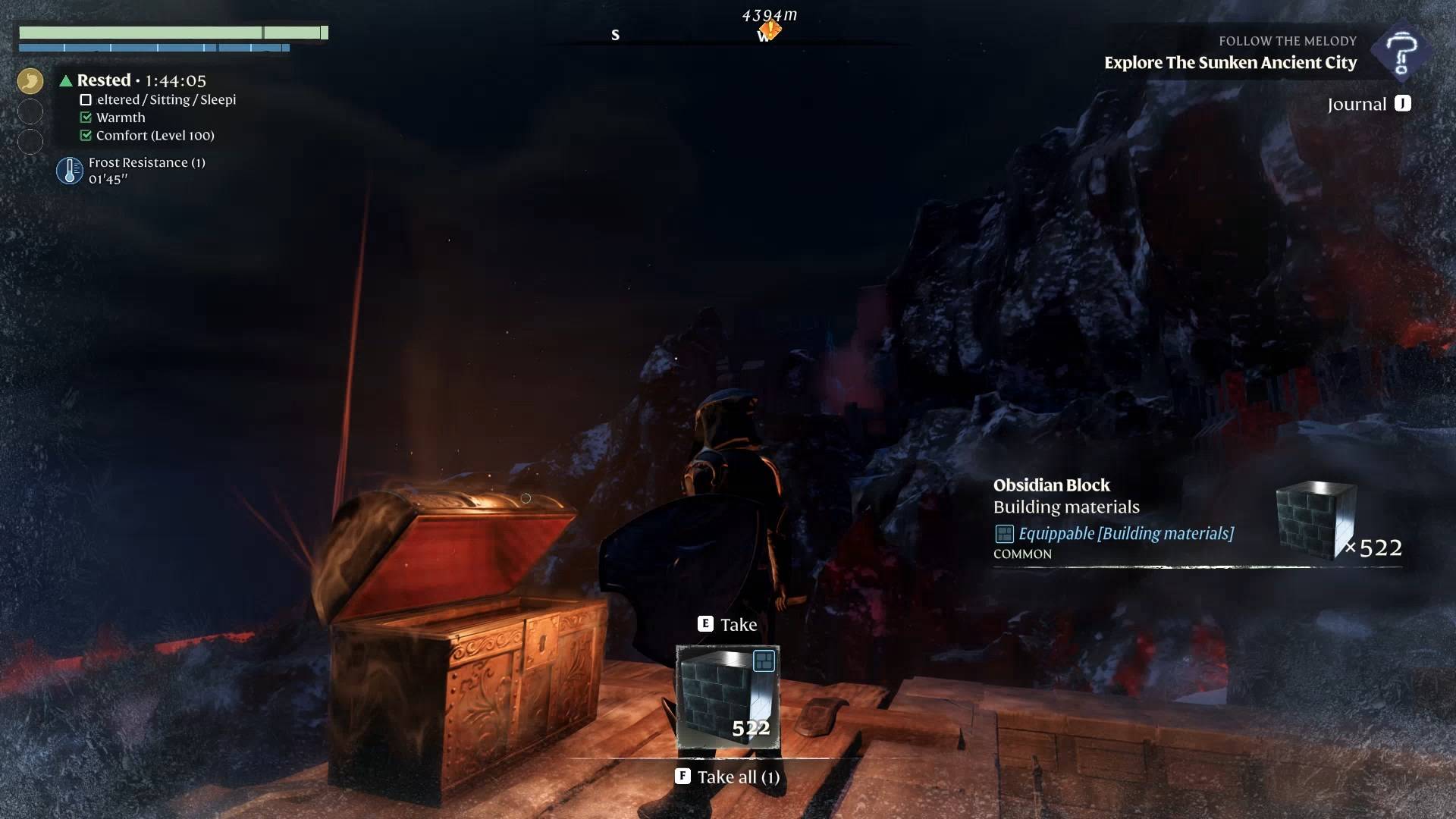Click the Rested buff icon

click(x=30, y=80)
